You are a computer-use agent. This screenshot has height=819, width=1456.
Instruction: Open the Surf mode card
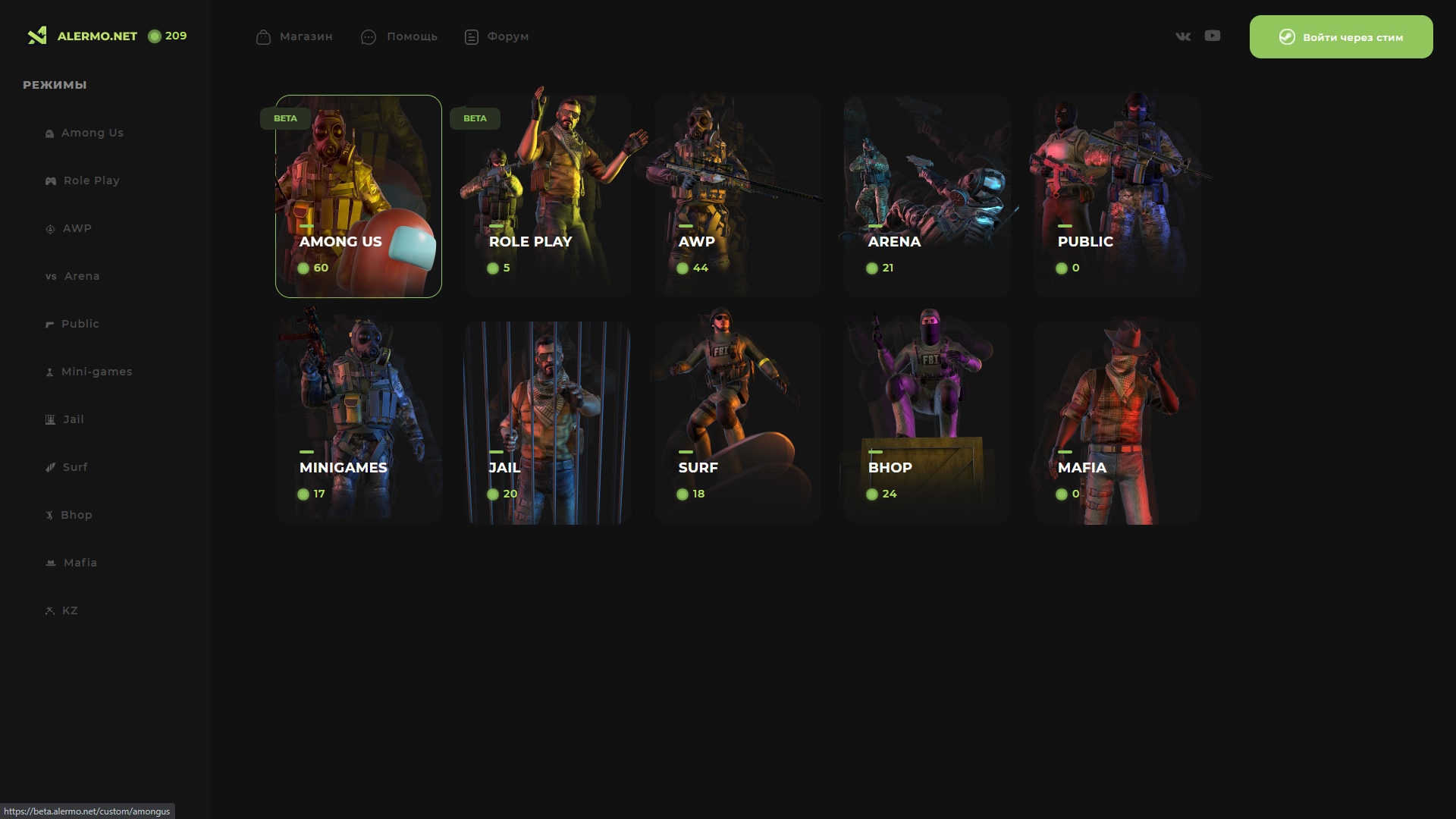(x=738, y=422)
